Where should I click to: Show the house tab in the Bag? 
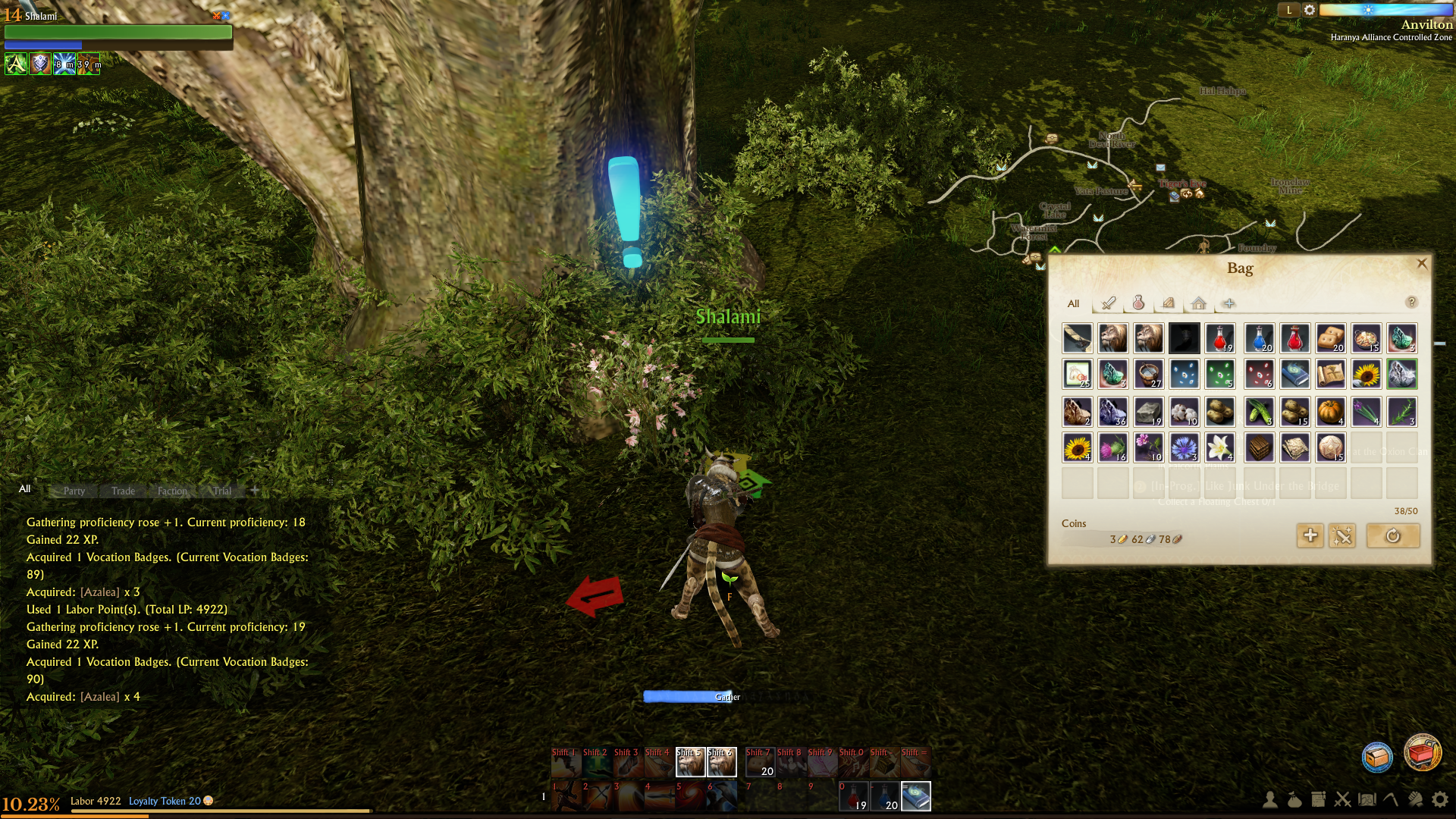(x=1198, y=303)
